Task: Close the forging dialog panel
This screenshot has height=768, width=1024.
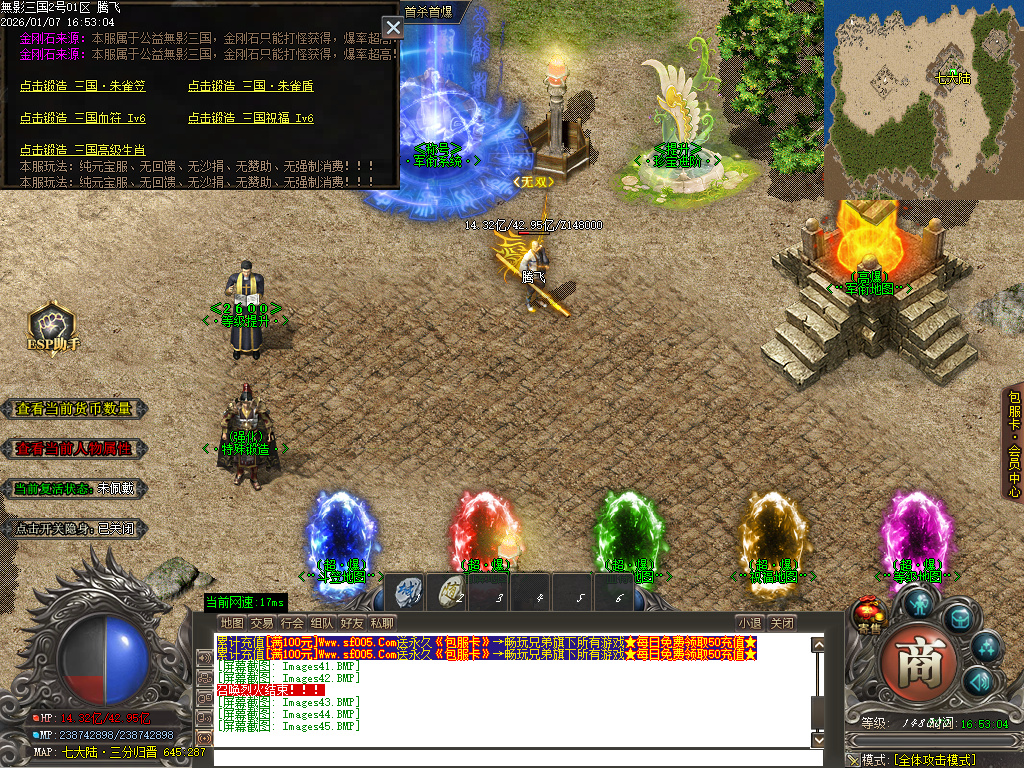Action: coord(393,28)
